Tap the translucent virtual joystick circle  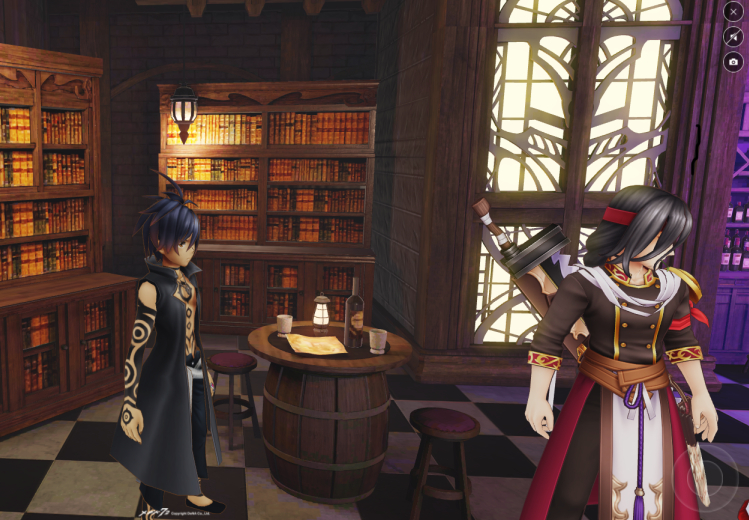tap(708, 476)
